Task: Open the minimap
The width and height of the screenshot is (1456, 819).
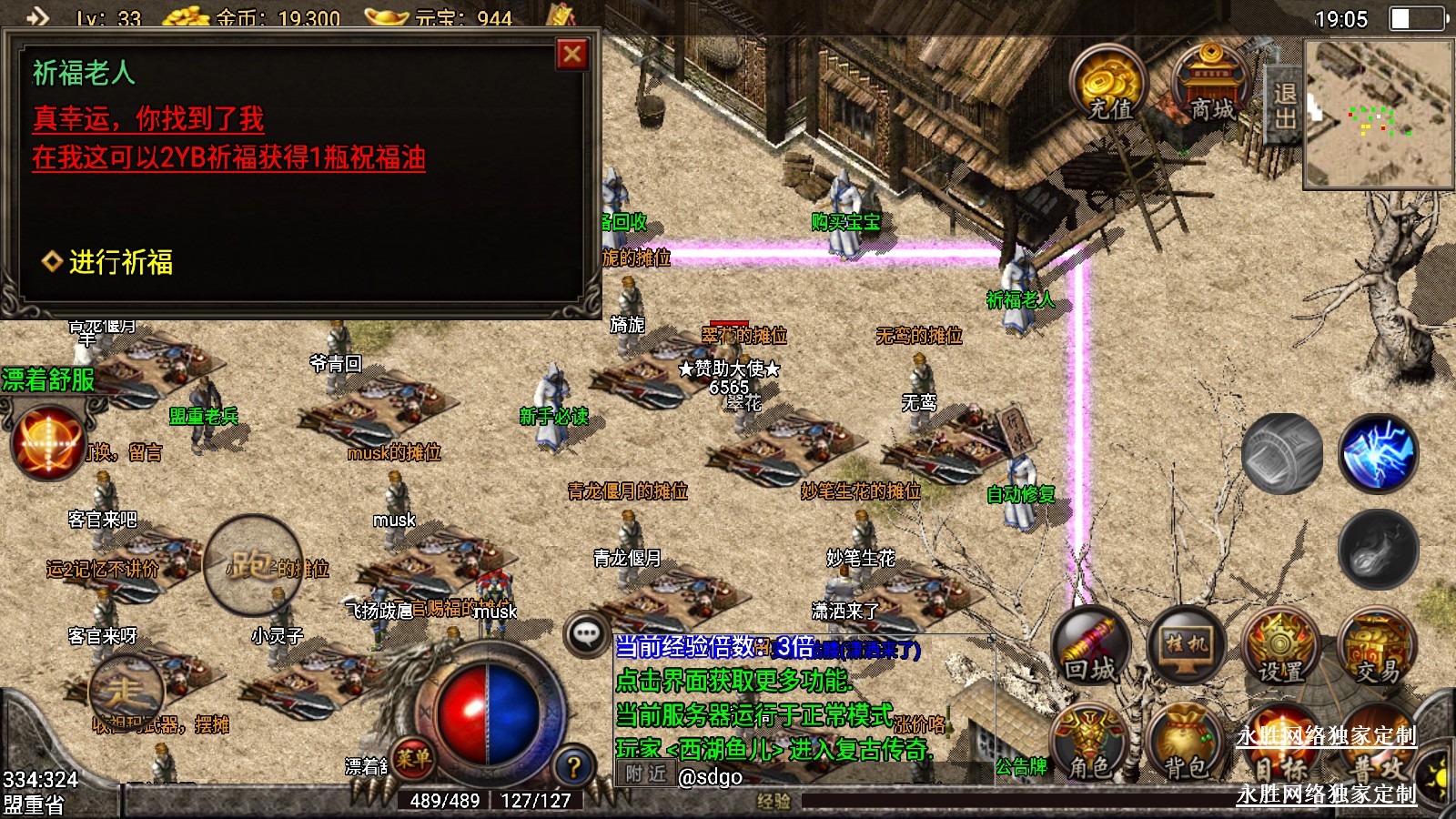Action: pos(1378,114)
